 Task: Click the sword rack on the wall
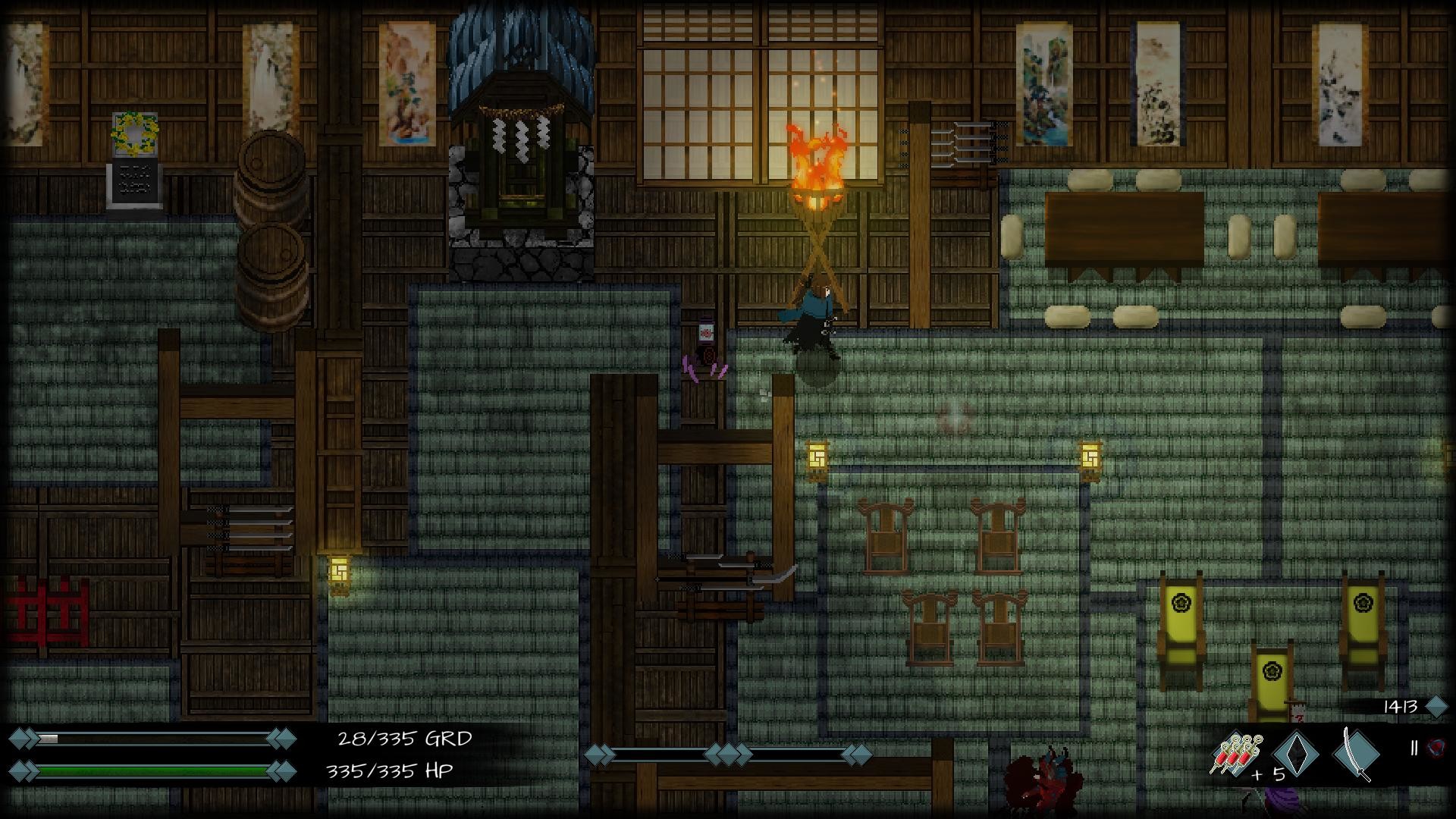pyautogui.click(x=971, y=144)
